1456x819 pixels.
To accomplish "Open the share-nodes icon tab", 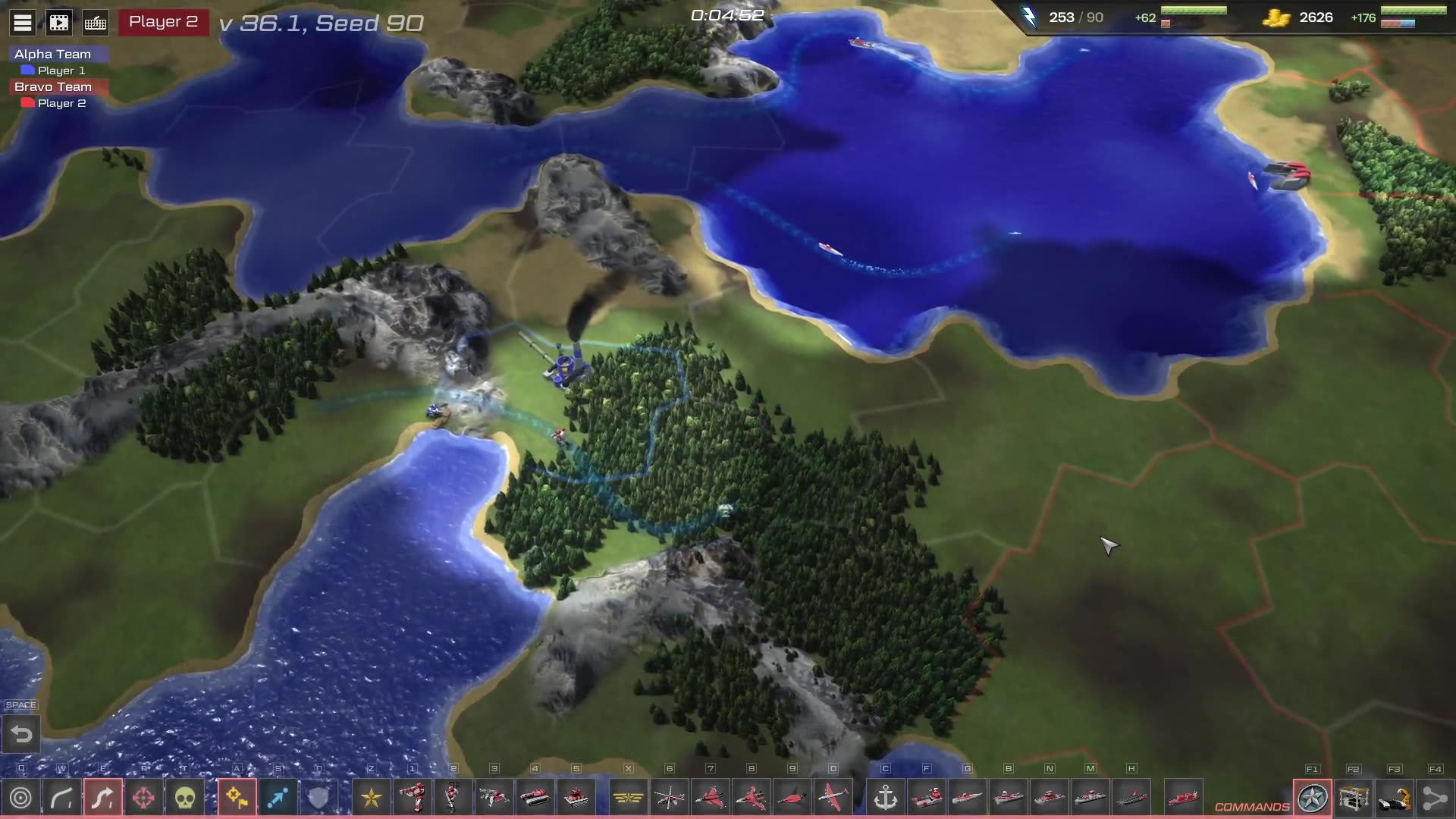I will click(x=1436, y=798).
